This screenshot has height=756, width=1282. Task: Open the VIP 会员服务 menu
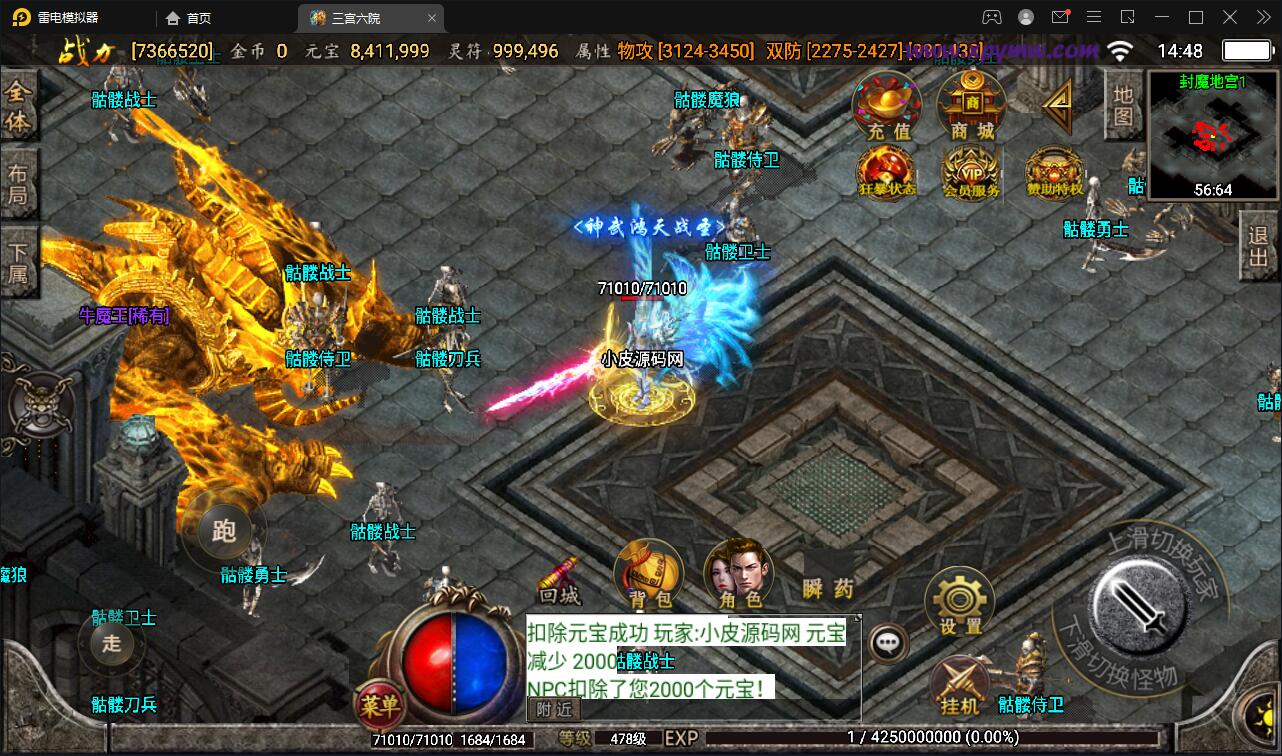point(971,173)
